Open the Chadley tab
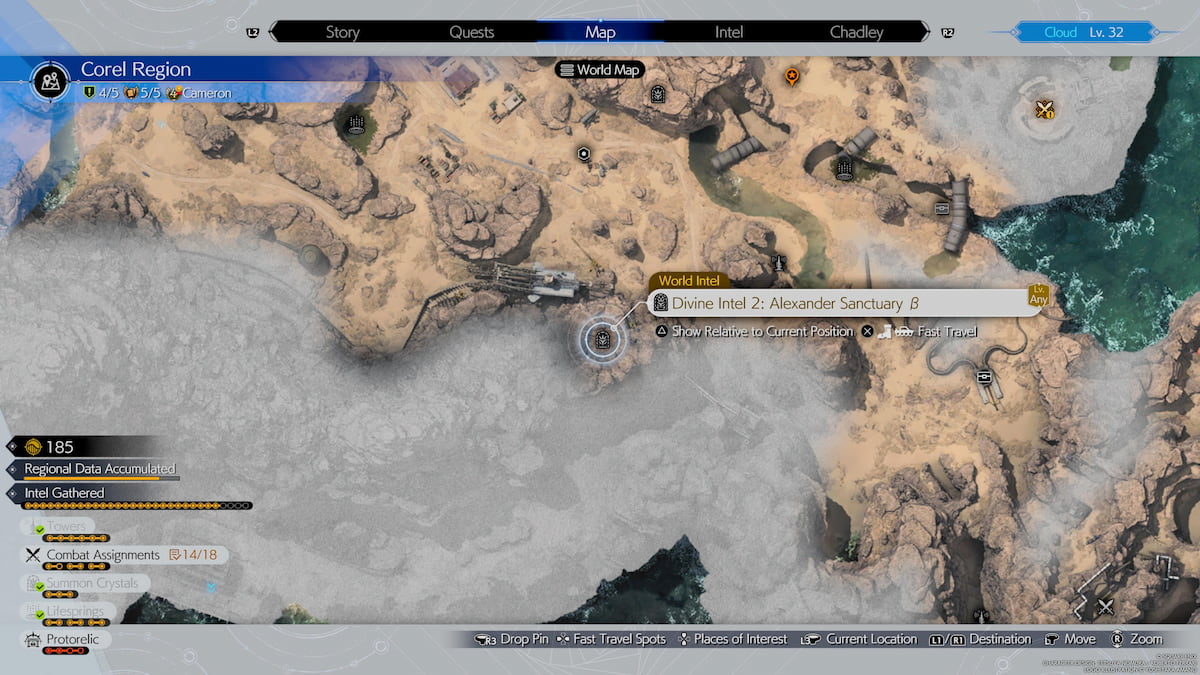1200x675 pixels. [x=856, y=32]
